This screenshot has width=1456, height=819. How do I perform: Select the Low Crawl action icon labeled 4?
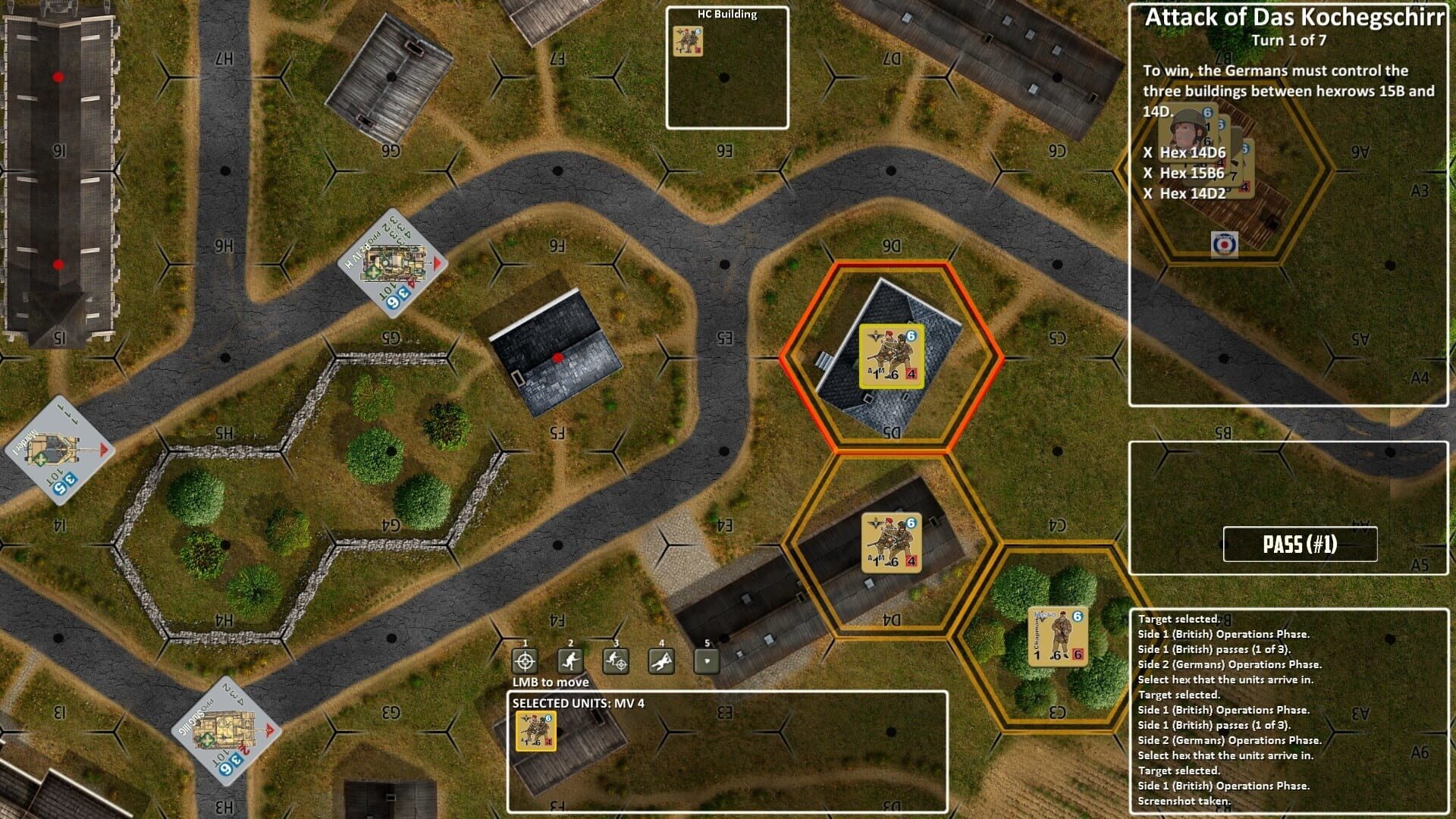pyautogui.click(x=662, y=659)
